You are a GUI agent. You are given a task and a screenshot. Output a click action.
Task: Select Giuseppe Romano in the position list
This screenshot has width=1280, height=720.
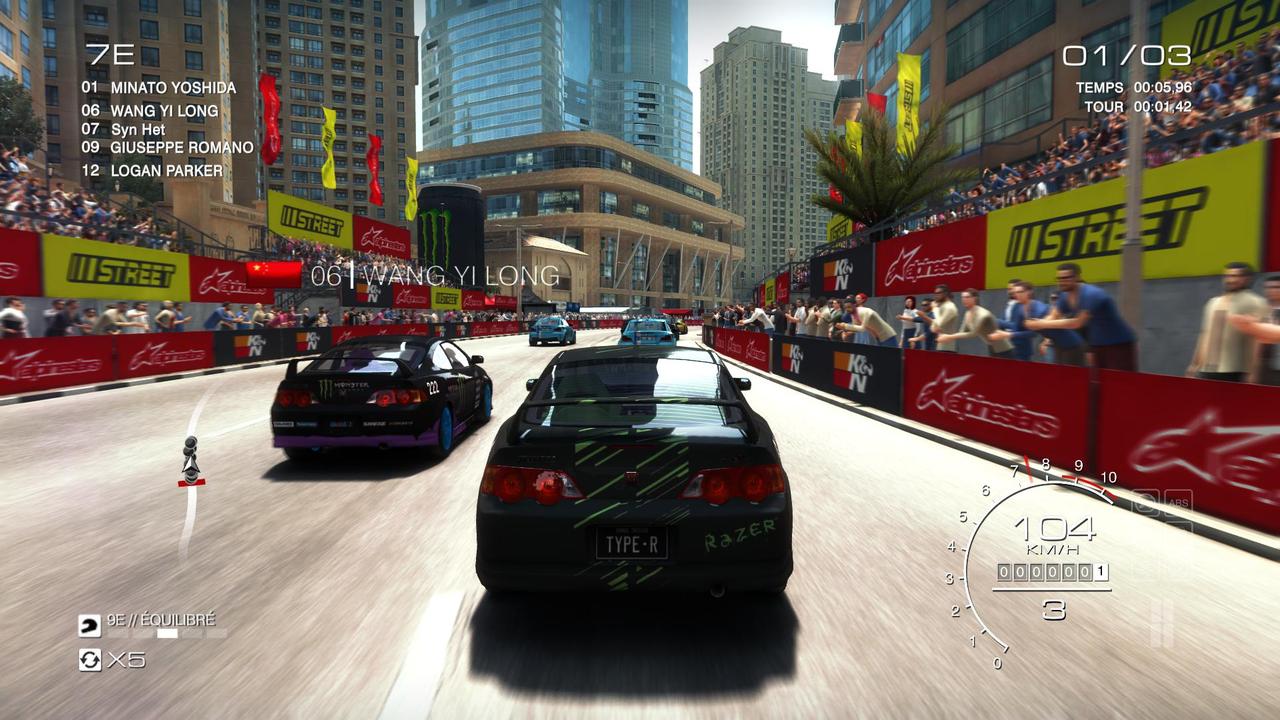(x=182, y=147)
